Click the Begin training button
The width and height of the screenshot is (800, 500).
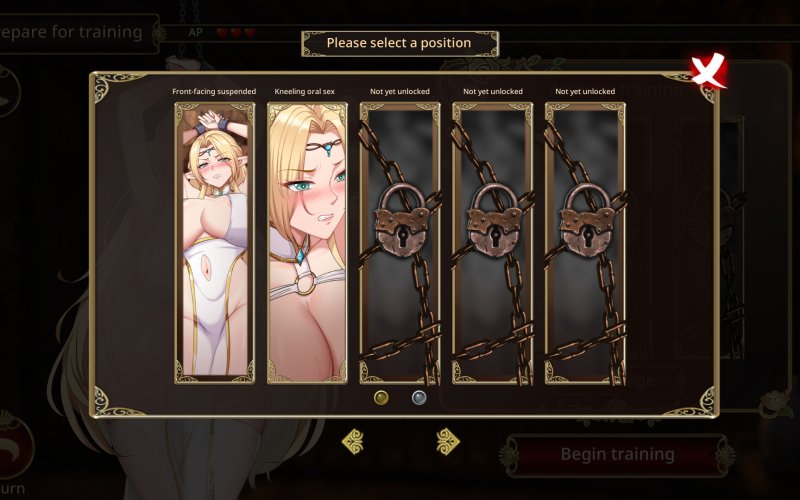point(616,454)
